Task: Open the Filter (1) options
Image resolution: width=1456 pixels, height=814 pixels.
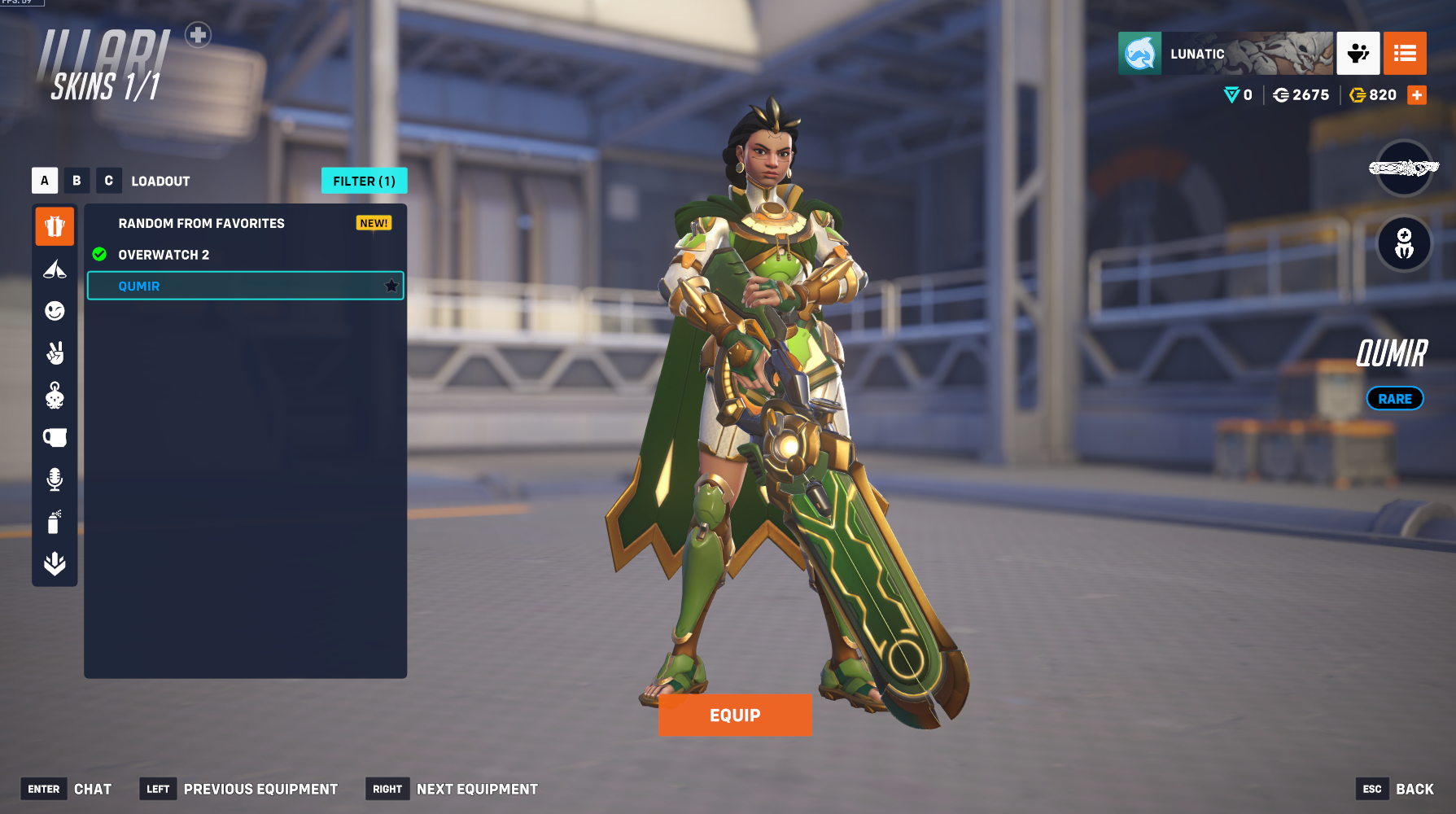Action: point(364,181)
